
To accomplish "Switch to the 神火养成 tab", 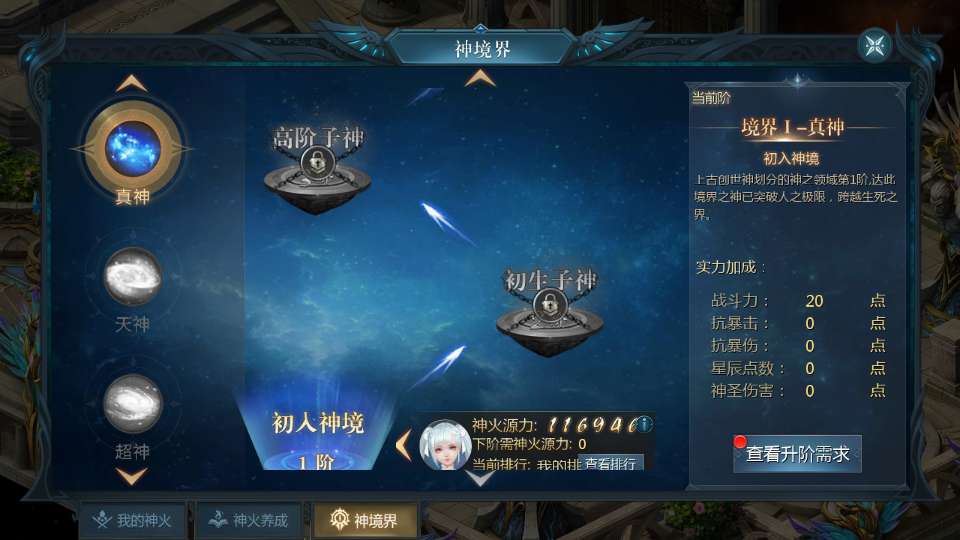I will [250, 520].
